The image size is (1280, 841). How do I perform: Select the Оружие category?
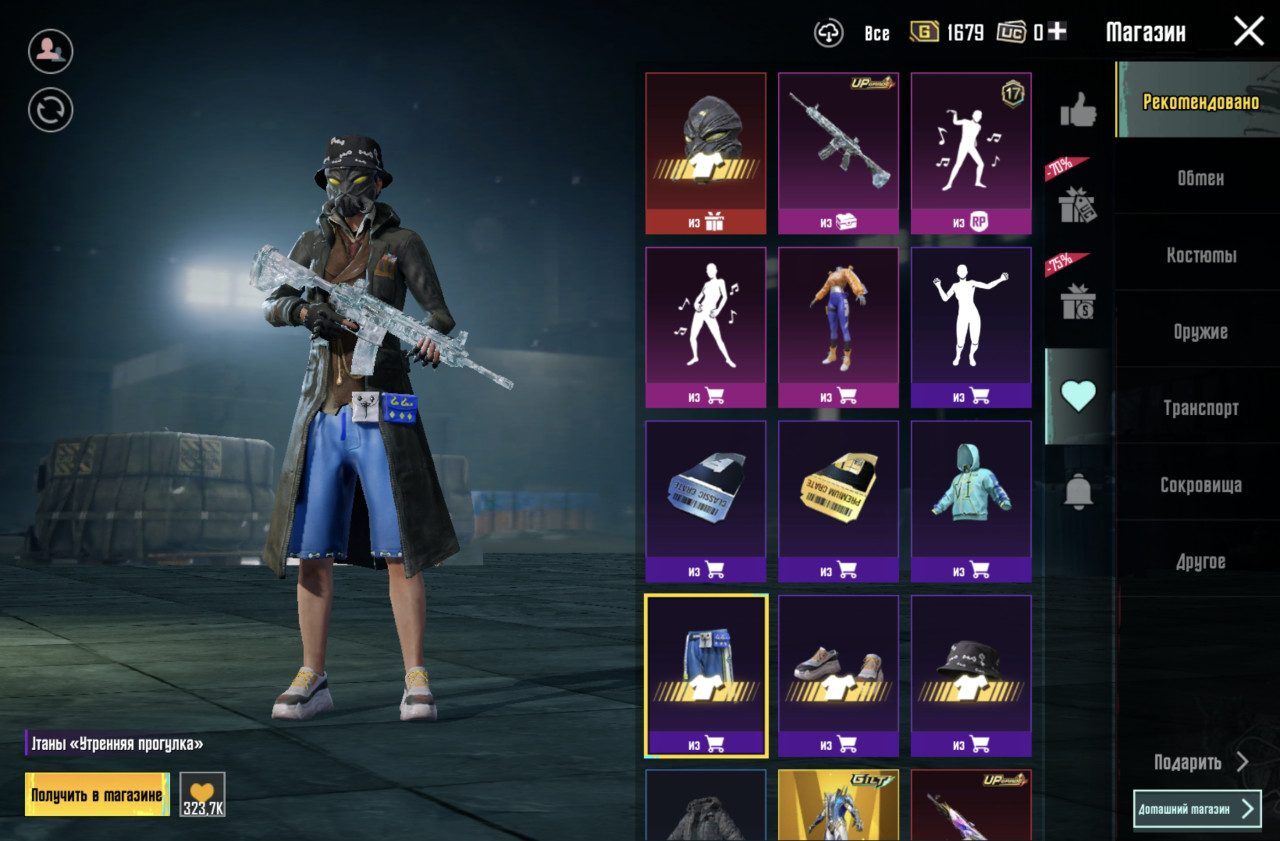point(1200,331)
